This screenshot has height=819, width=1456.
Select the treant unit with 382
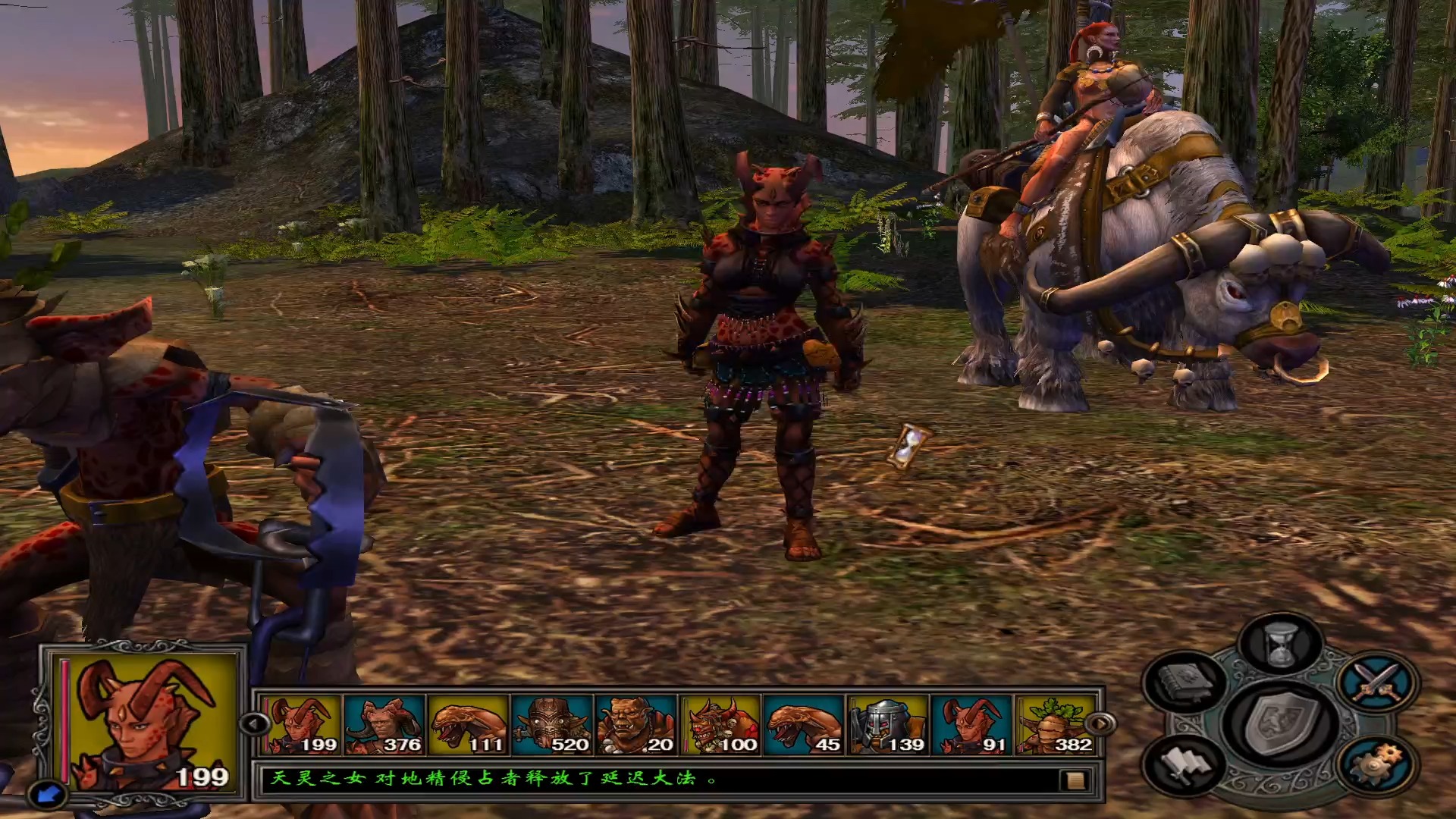1056,725
